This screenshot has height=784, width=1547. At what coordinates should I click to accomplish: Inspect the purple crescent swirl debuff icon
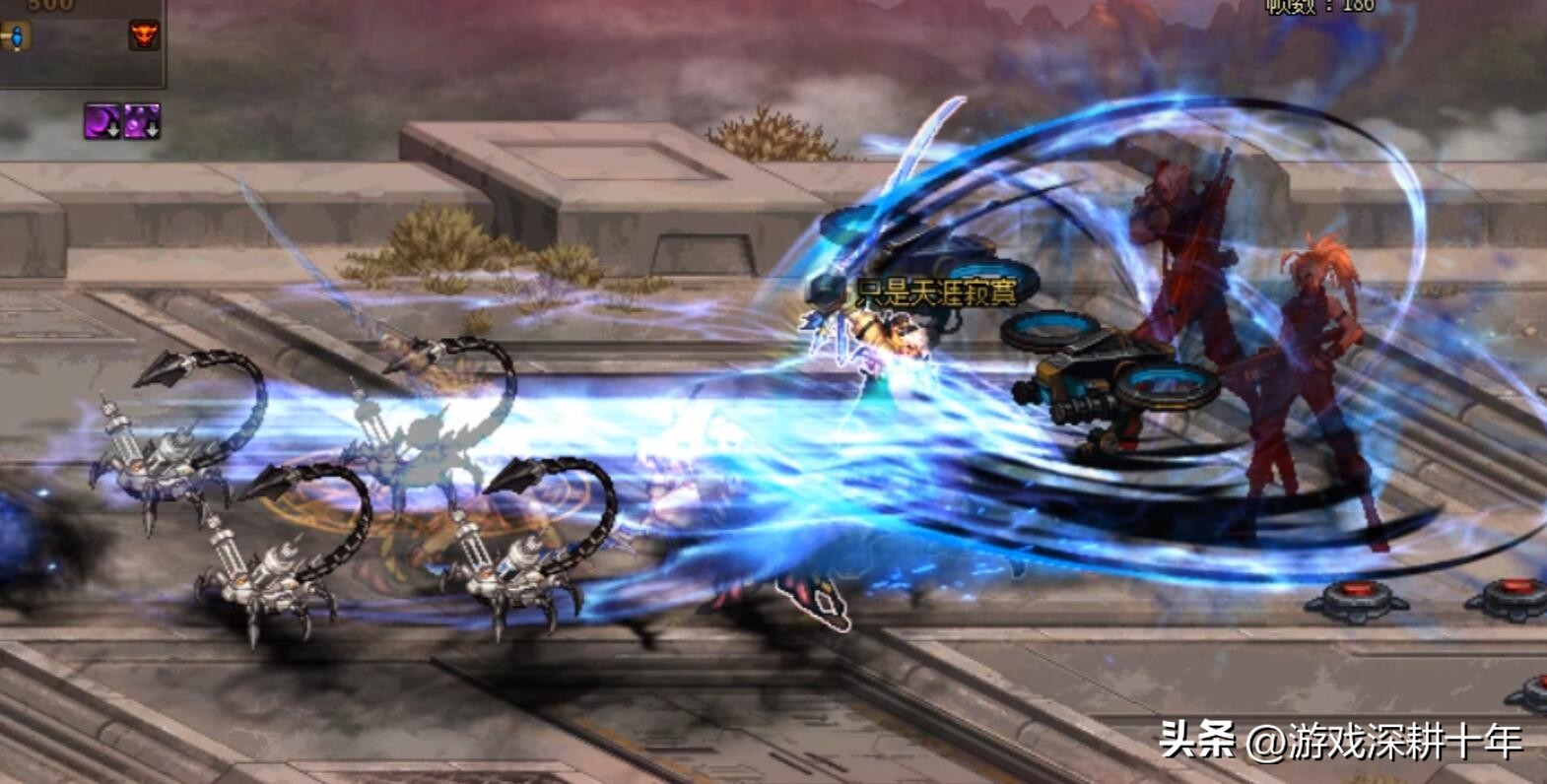click(x=101, y=122)
